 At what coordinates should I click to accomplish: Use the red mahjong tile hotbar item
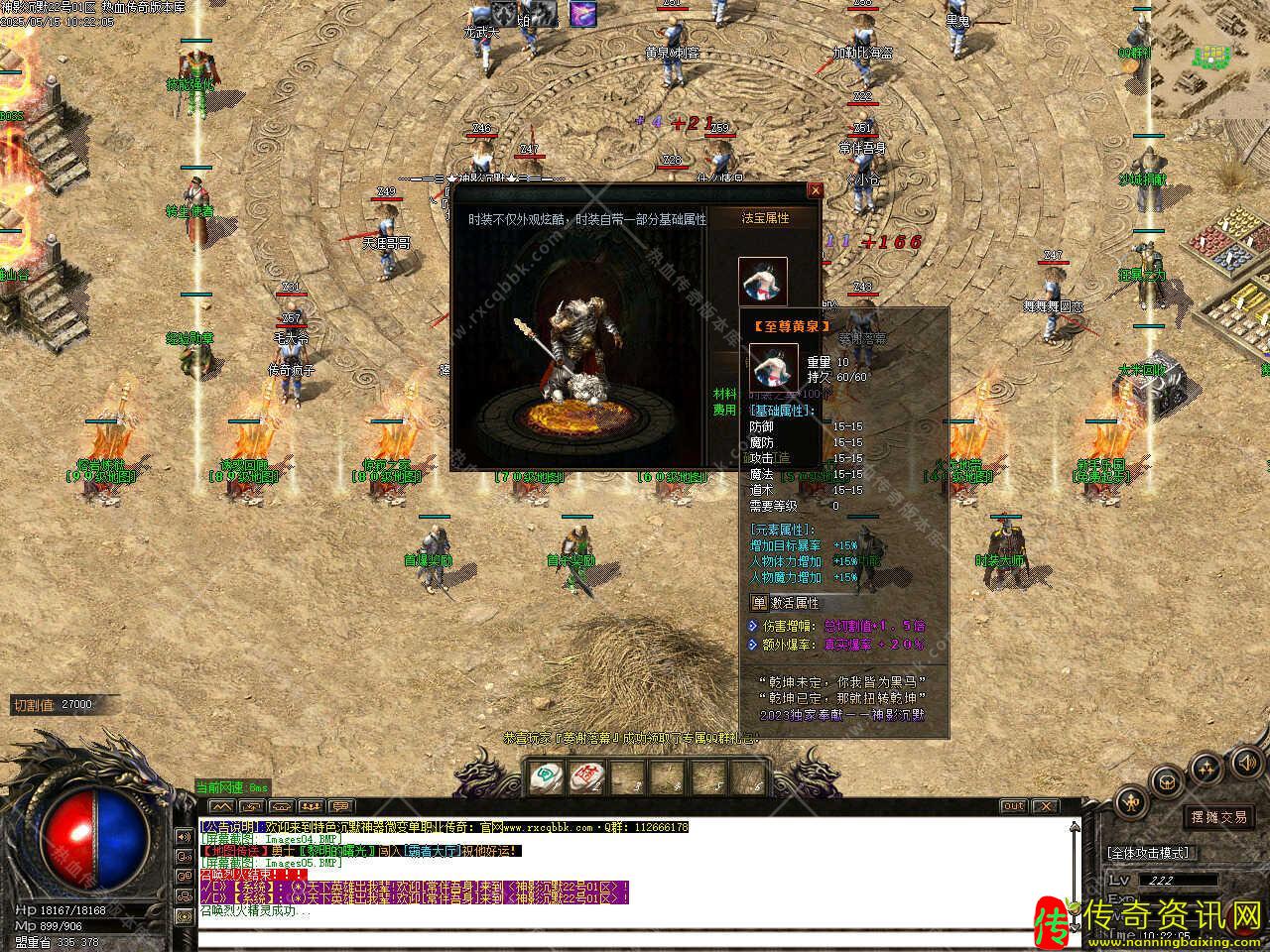[x=587, y=775]
